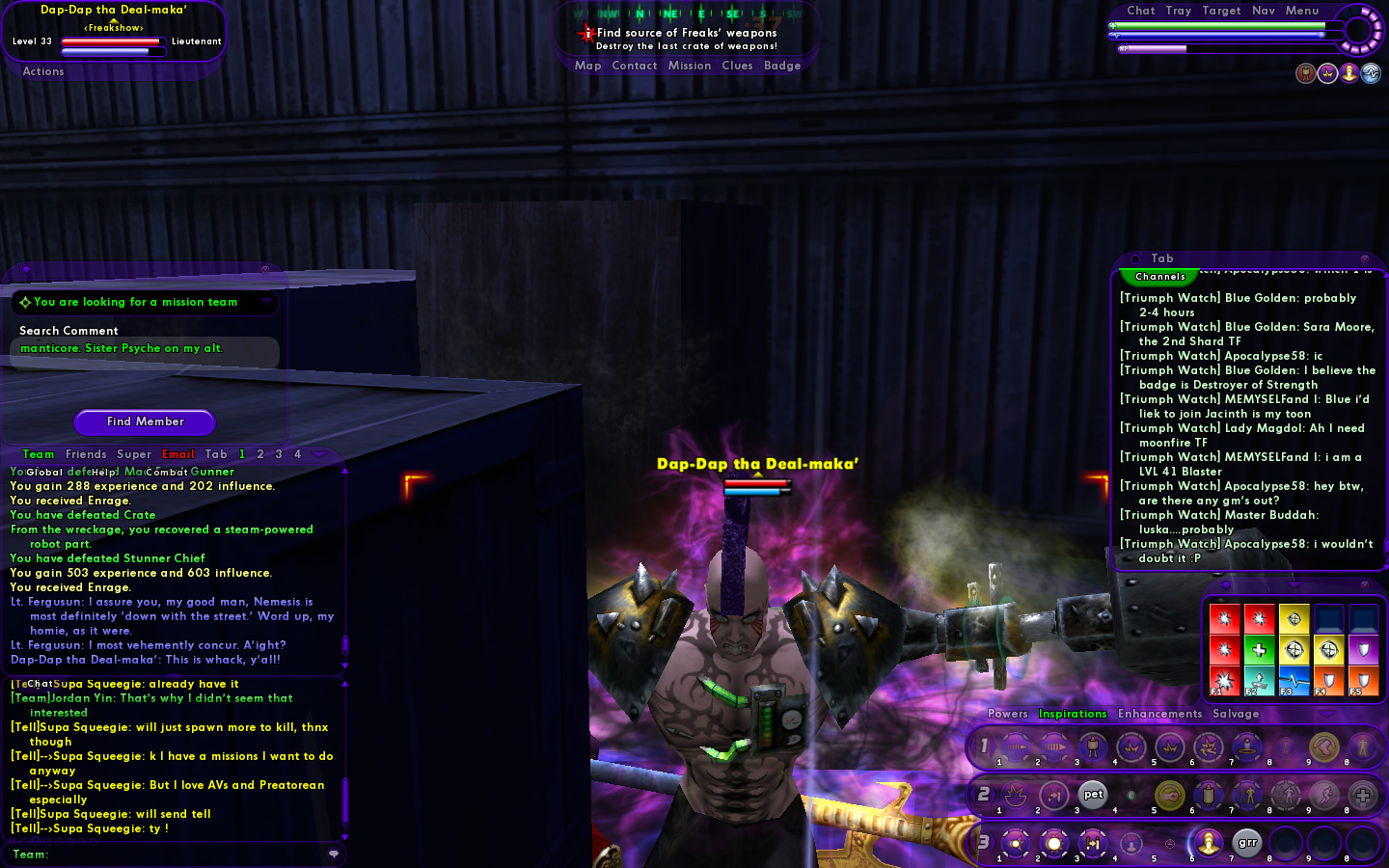This screenshot has height=868, width=1389.
Task: Switch to the Friends chat tab
Action: (x=86, y=454)
